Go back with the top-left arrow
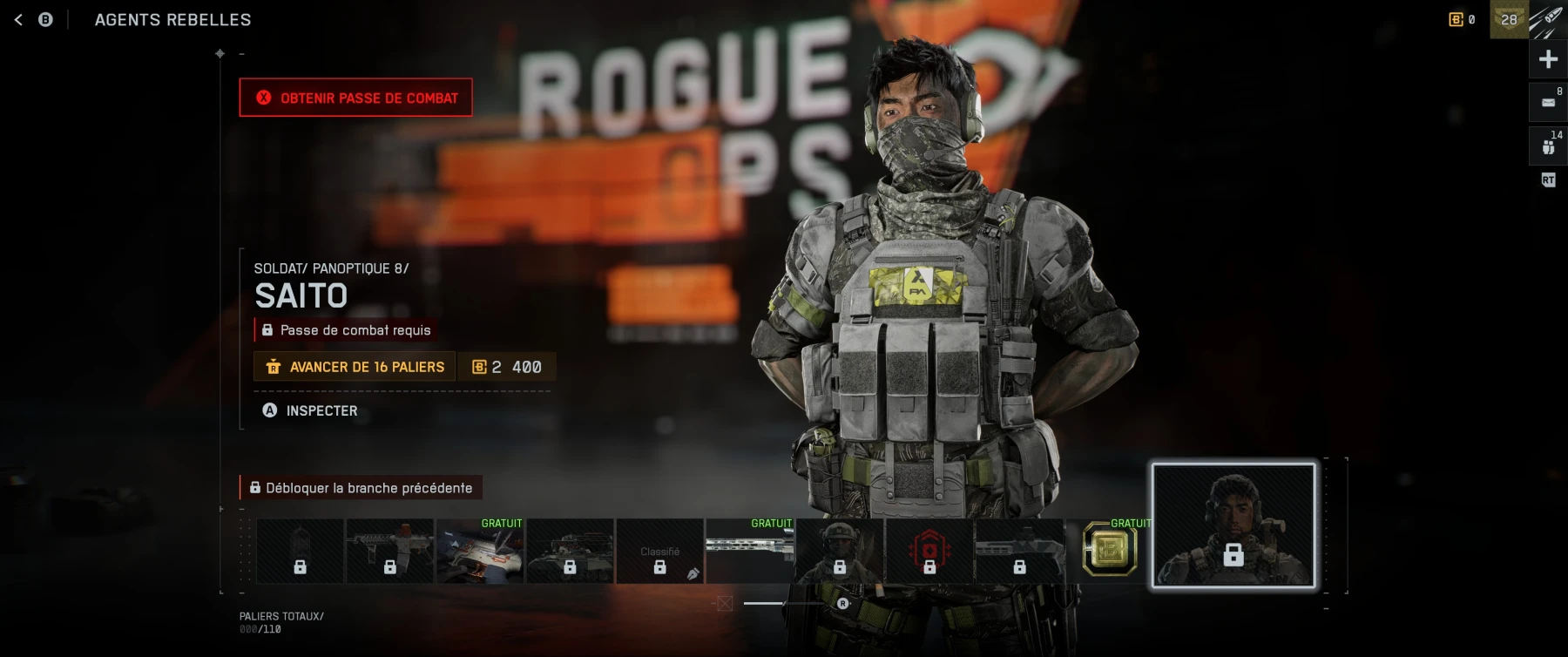 [18, 19]
